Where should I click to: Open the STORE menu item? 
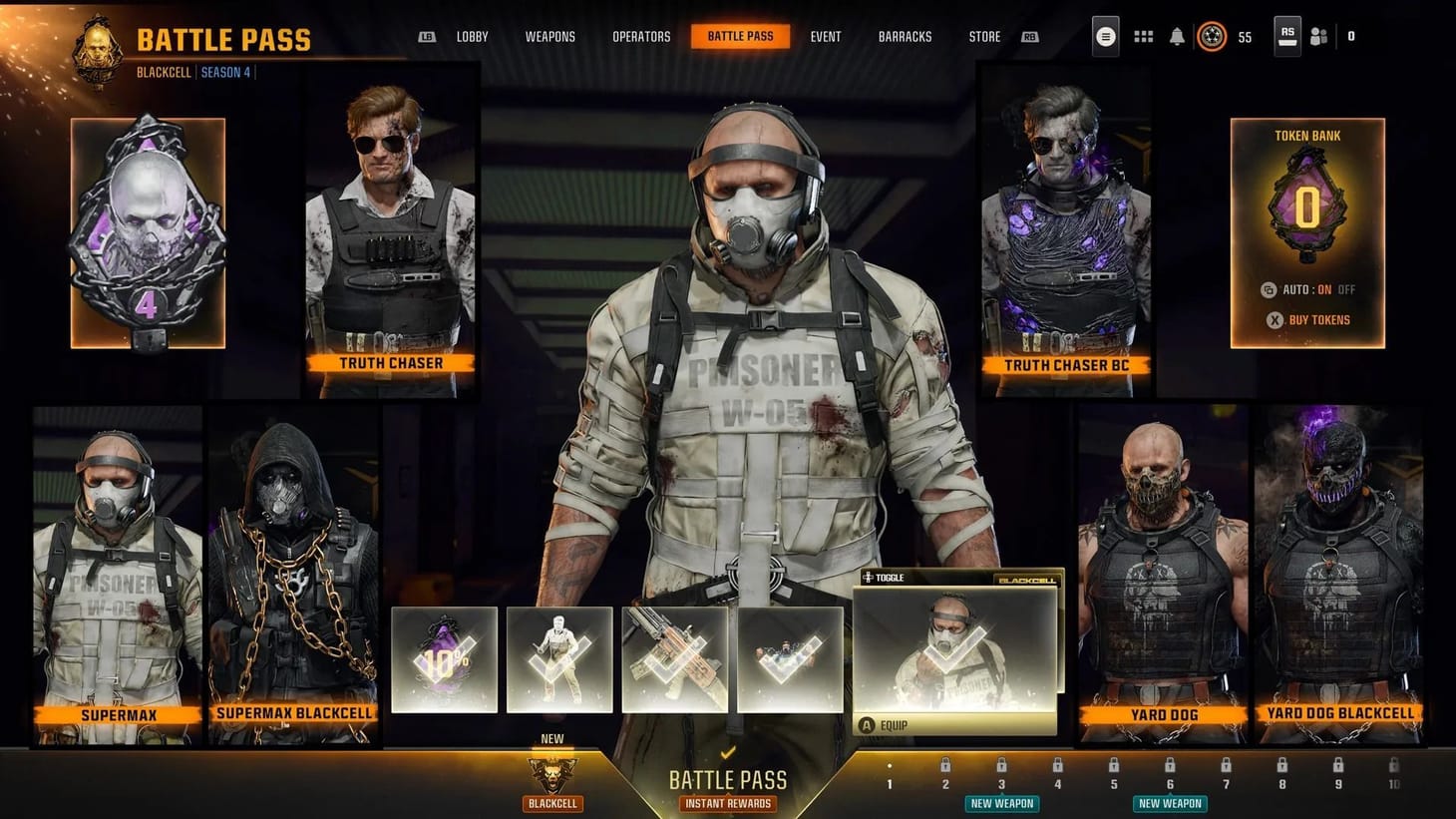click(983, 36)
